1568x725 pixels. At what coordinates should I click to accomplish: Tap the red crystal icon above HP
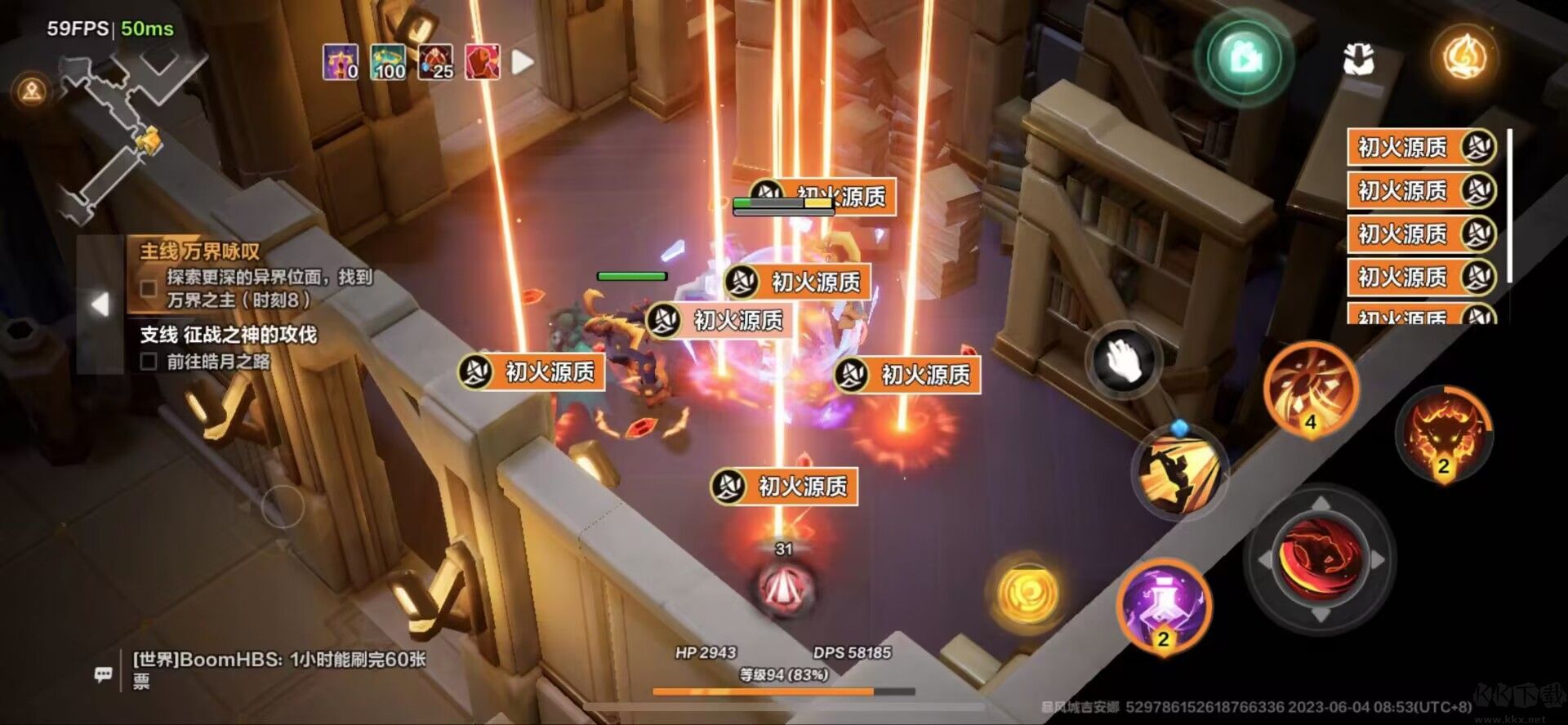tap(783, 585)
